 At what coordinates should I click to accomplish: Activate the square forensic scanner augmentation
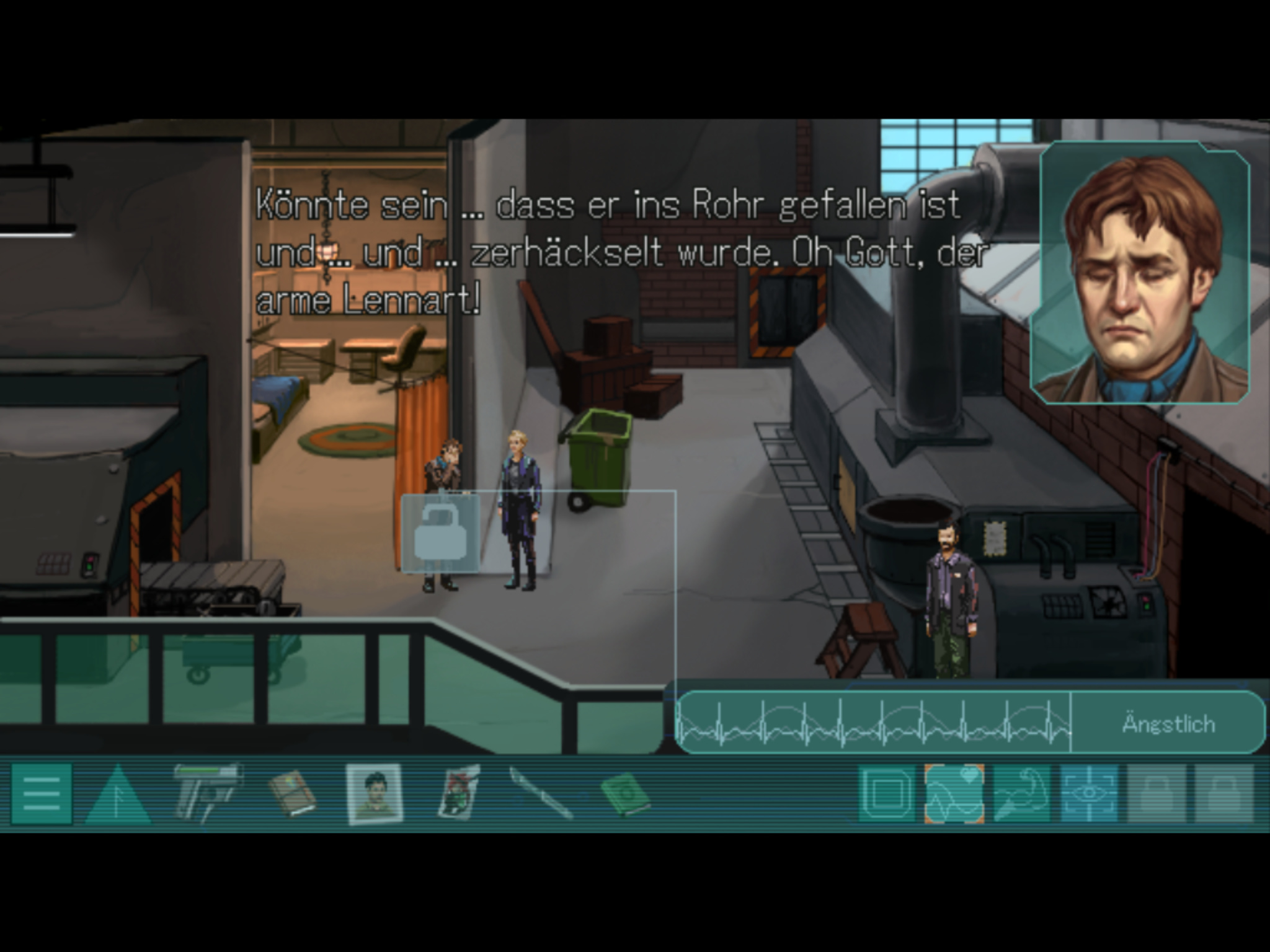point(887,794)
